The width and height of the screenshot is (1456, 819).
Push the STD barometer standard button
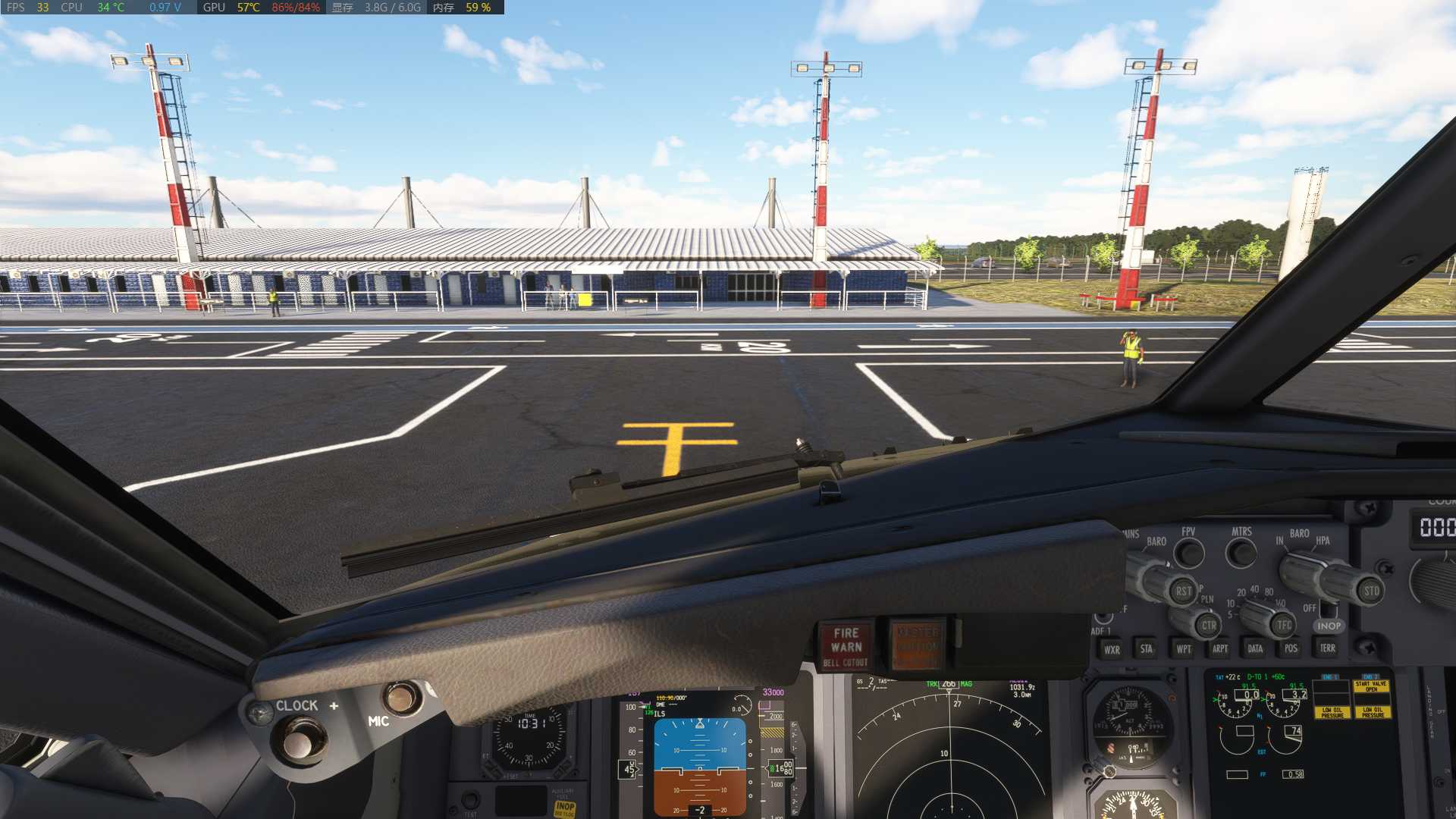click(1371, 591)
